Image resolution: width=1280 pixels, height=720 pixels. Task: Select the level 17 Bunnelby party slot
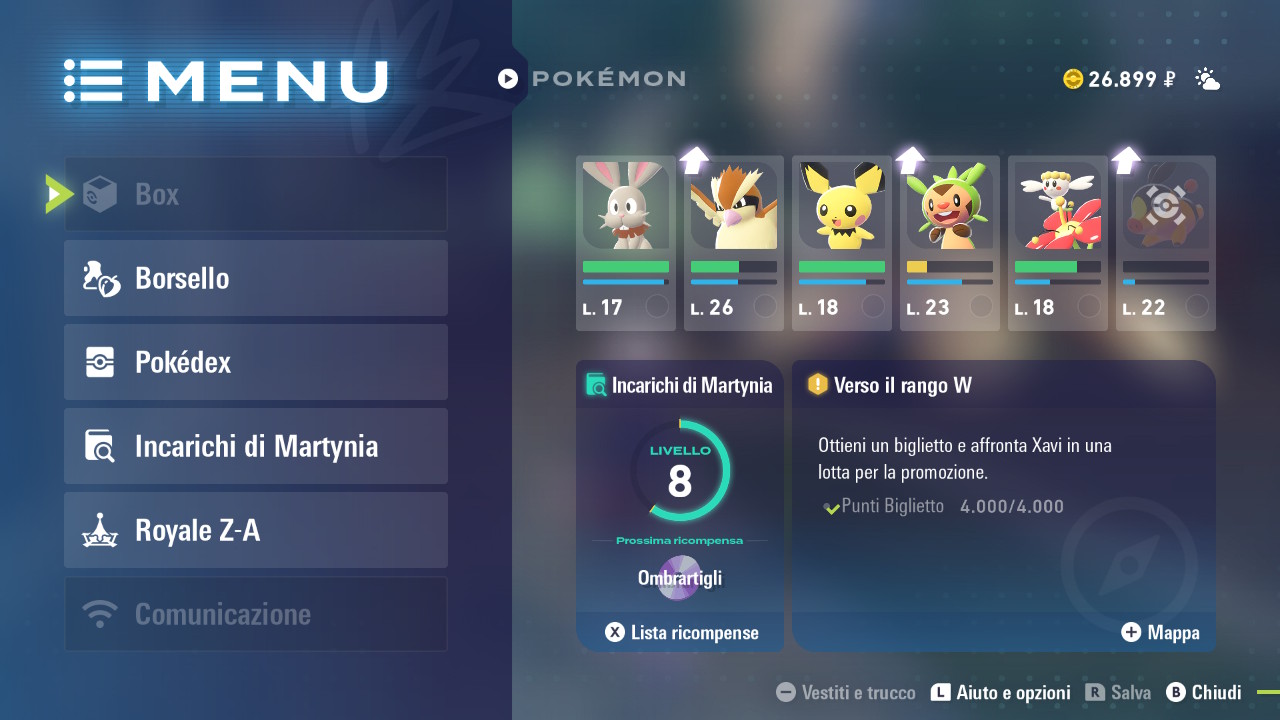626,243
